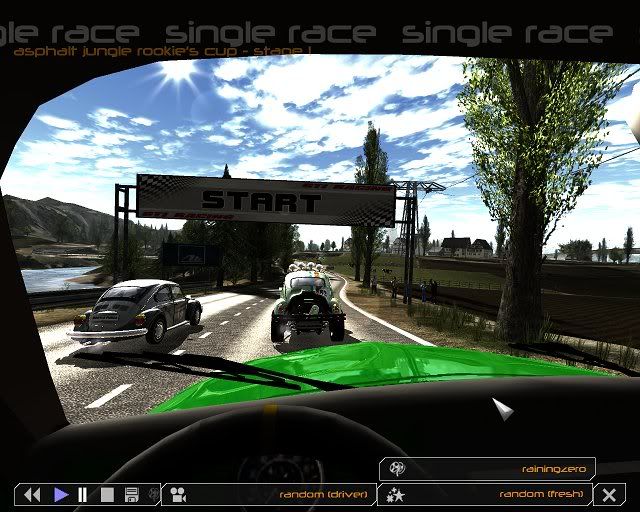Save the replay using the floppy disk icon
640x512 pixels.
pos(131,494)
